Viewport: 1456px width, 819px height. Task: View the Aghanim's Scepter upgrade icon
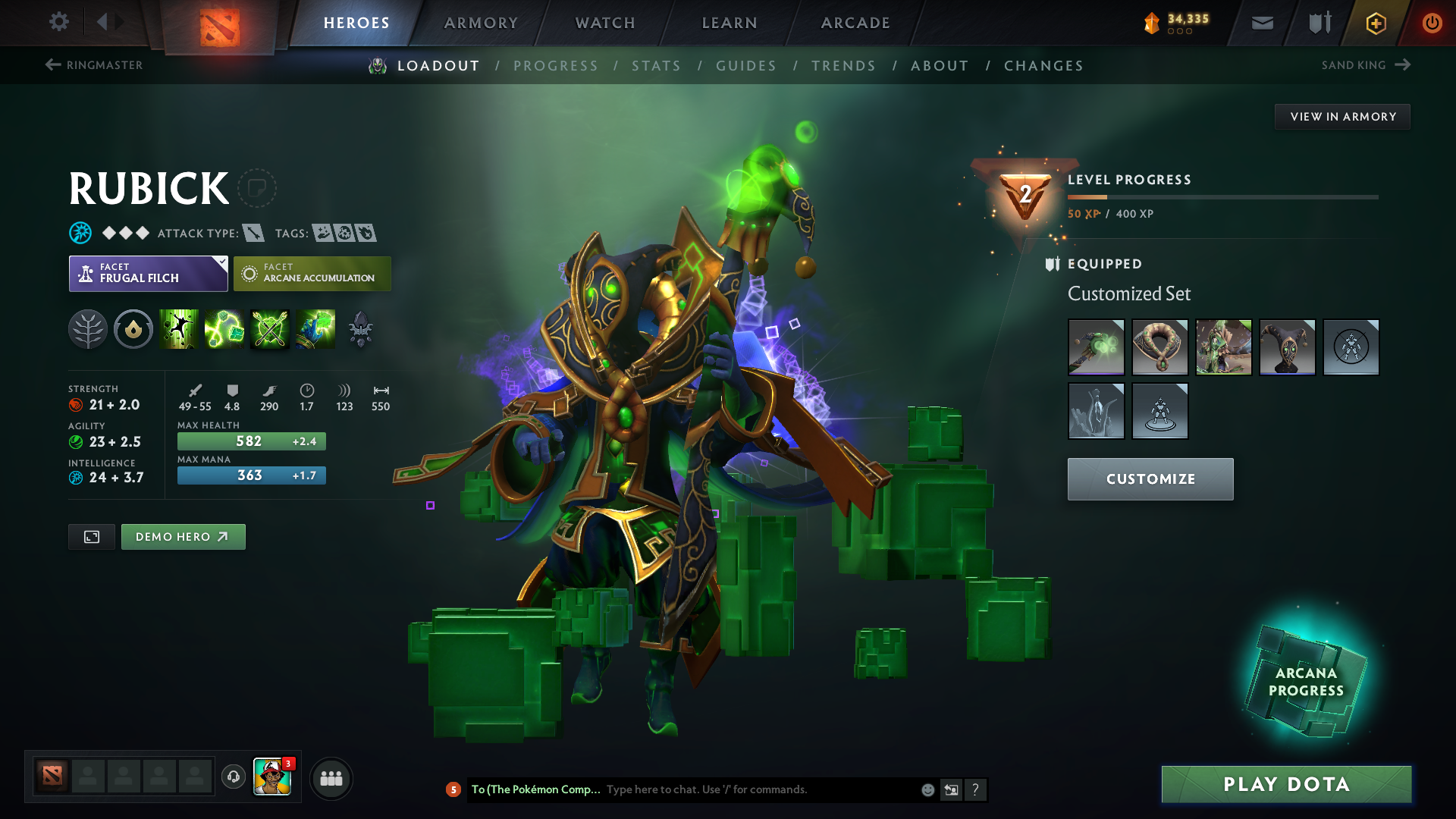(362, 329)
